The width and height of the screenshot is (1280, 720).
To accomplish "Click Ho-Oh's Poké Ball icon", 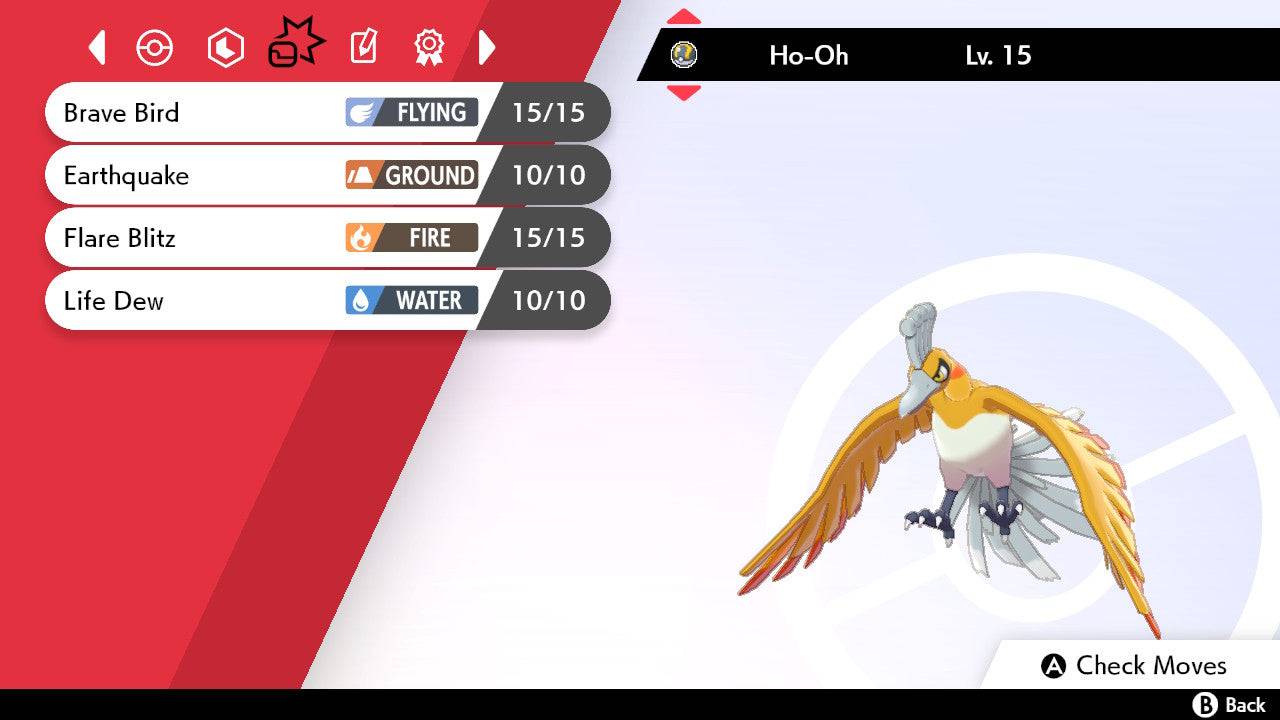I will [684, 56].
